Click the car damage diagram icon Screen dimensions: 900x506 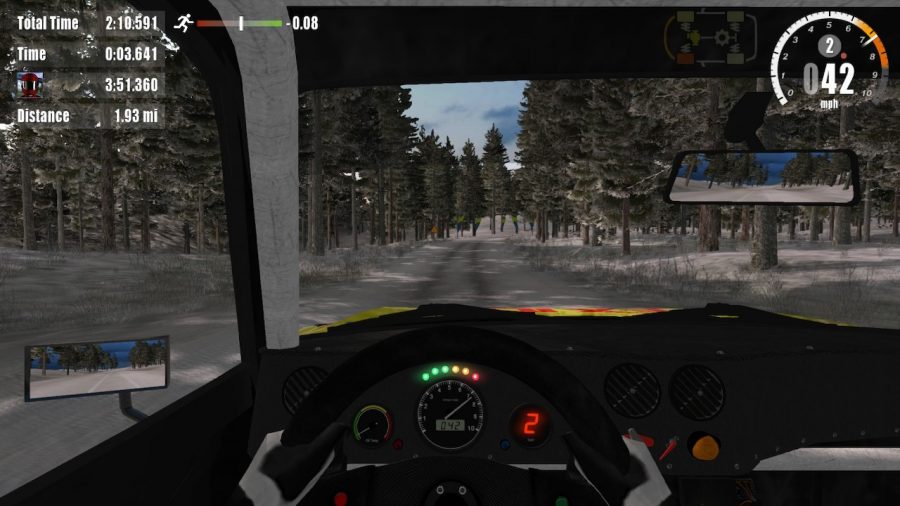(x=712, y=37)
